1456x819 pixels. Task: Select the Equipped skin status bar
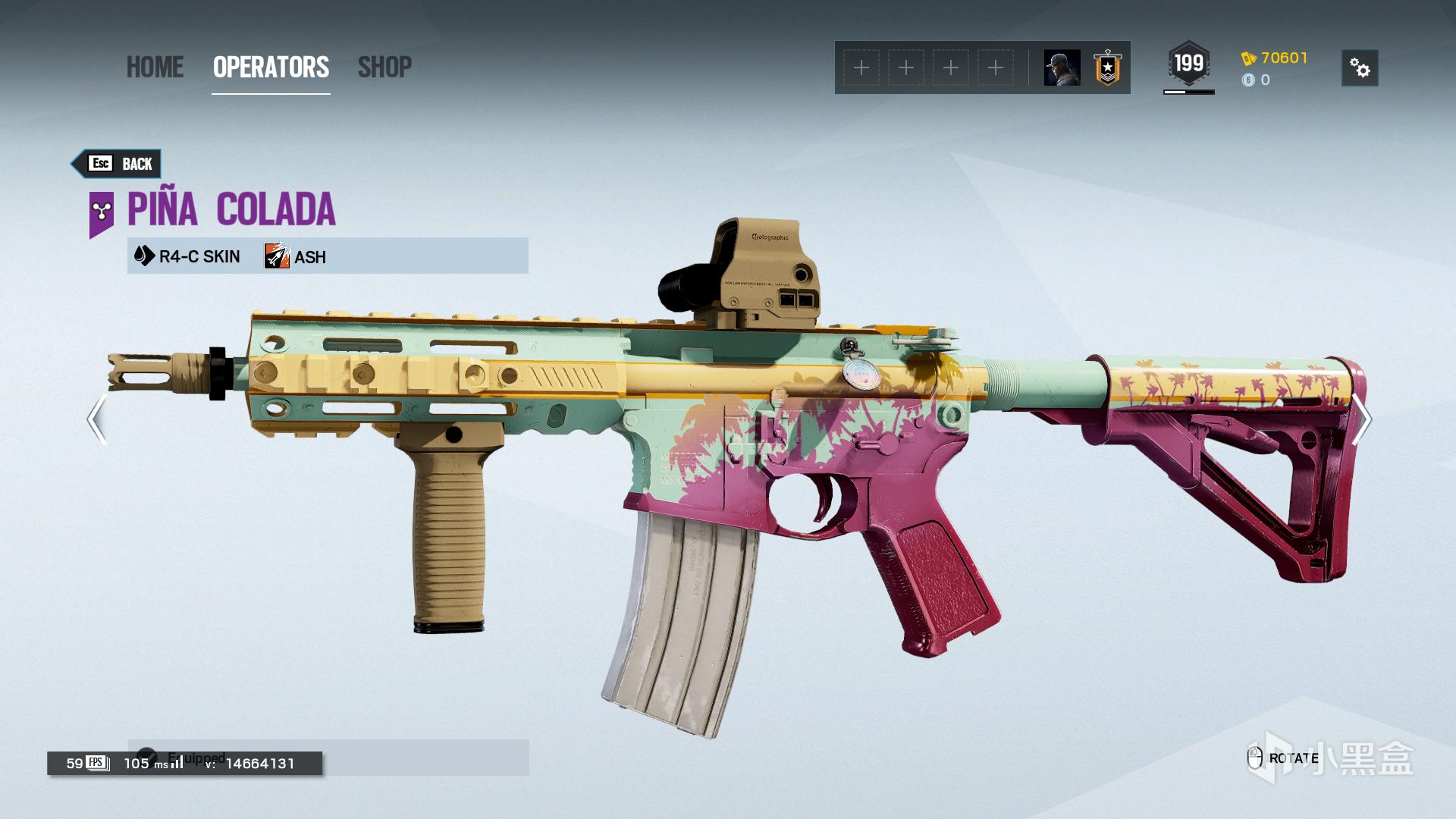click(x=328, y=757)
